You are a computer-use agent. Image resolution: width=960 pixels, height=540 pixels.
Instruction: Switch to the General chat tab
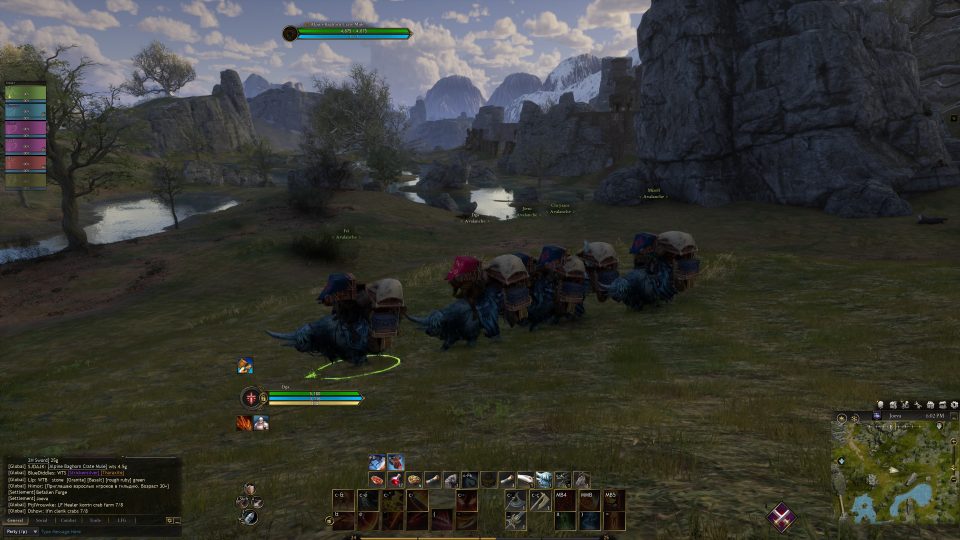pos(15,520)
